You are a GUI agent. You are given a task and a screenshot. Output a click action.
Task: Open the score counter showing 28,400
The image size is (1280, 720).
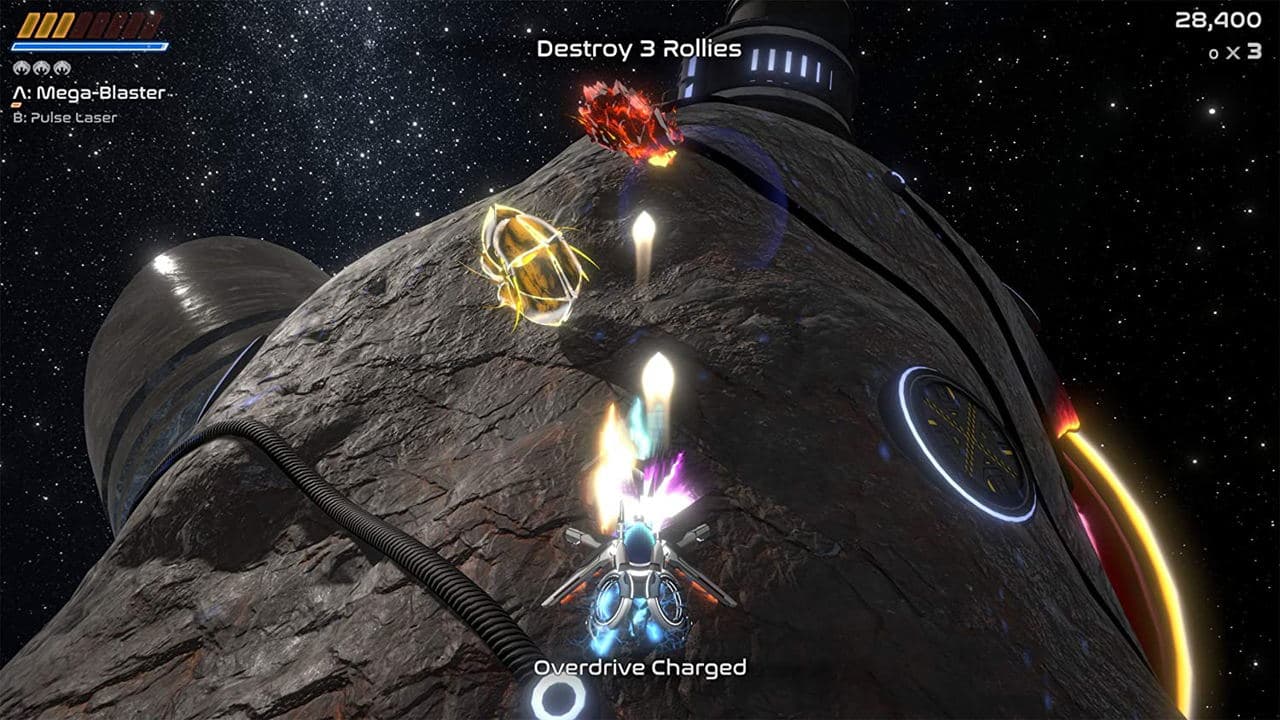[1220, 18]
